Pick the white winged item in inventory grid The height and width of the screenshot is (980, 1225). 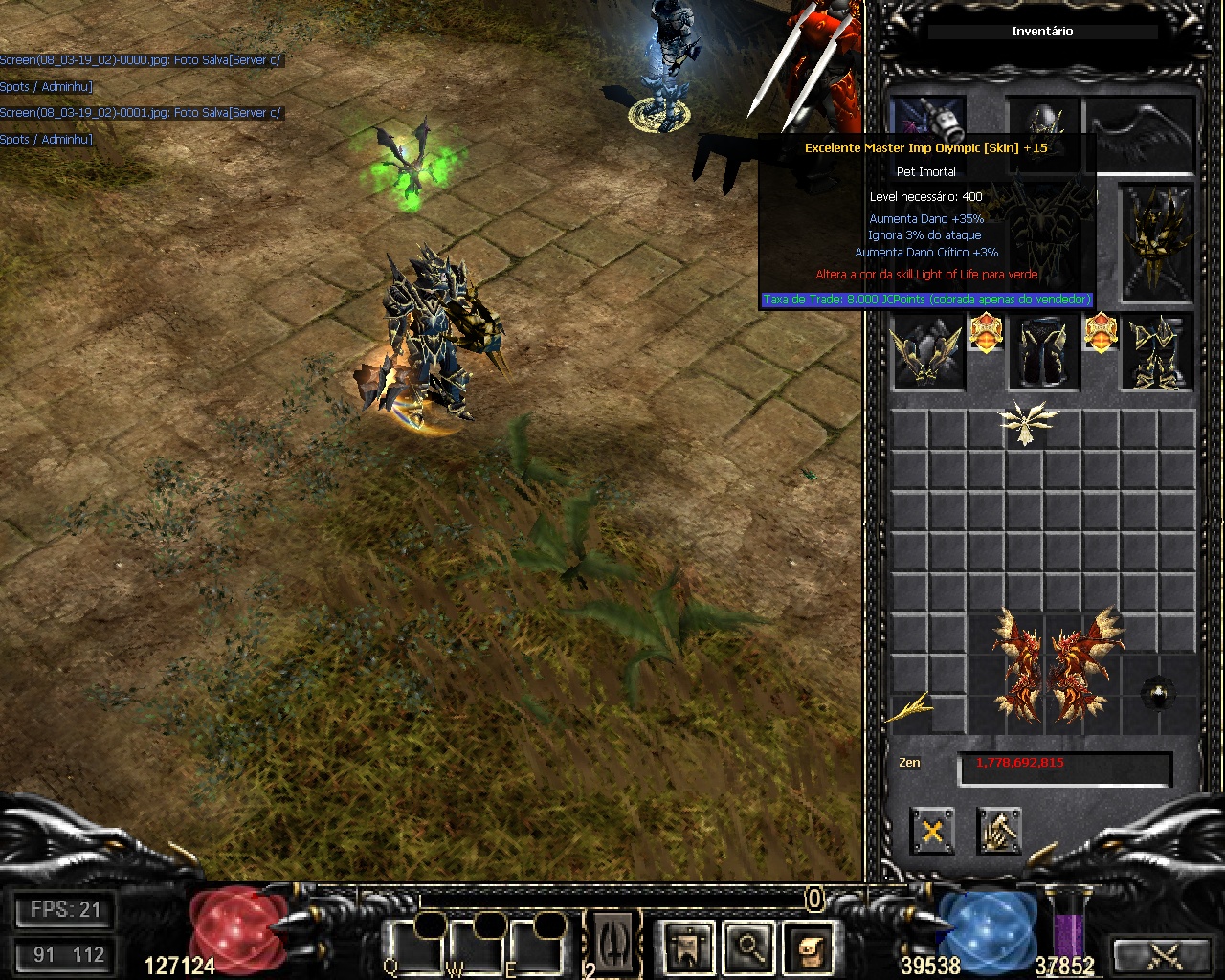pyautogui.click(x=1028, y=424)
